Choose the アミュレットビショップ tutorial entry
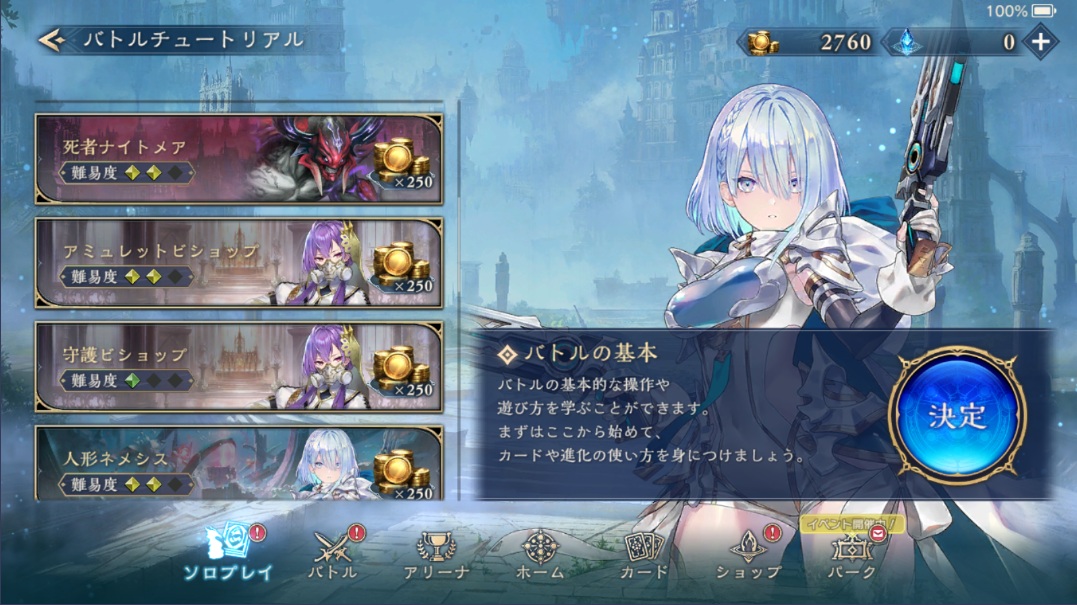Image resolution: width=1077 pixels, height=605 pixels. 238,263
